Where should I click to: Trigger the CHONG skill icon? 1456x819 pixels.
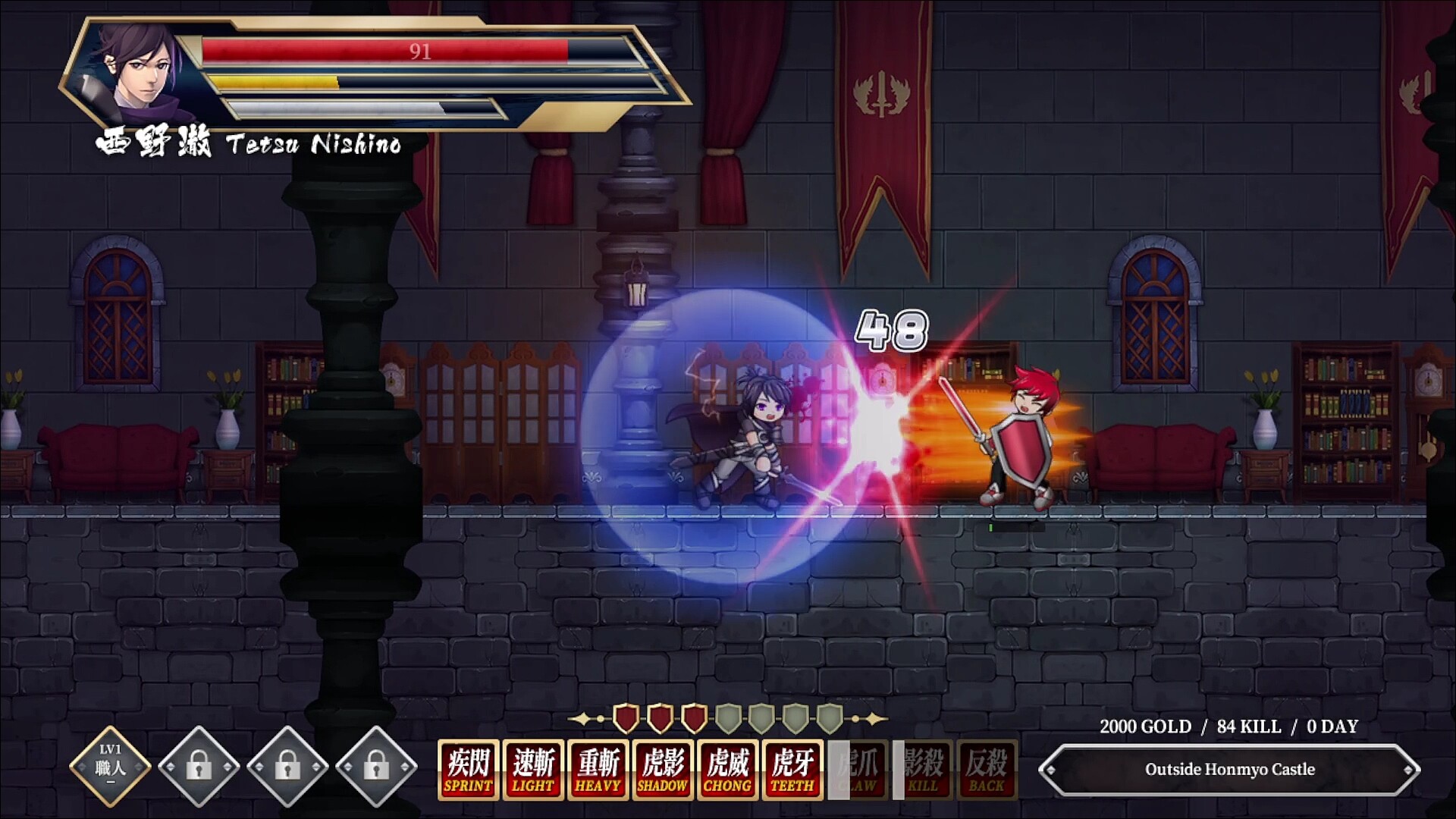pos(727,769)
